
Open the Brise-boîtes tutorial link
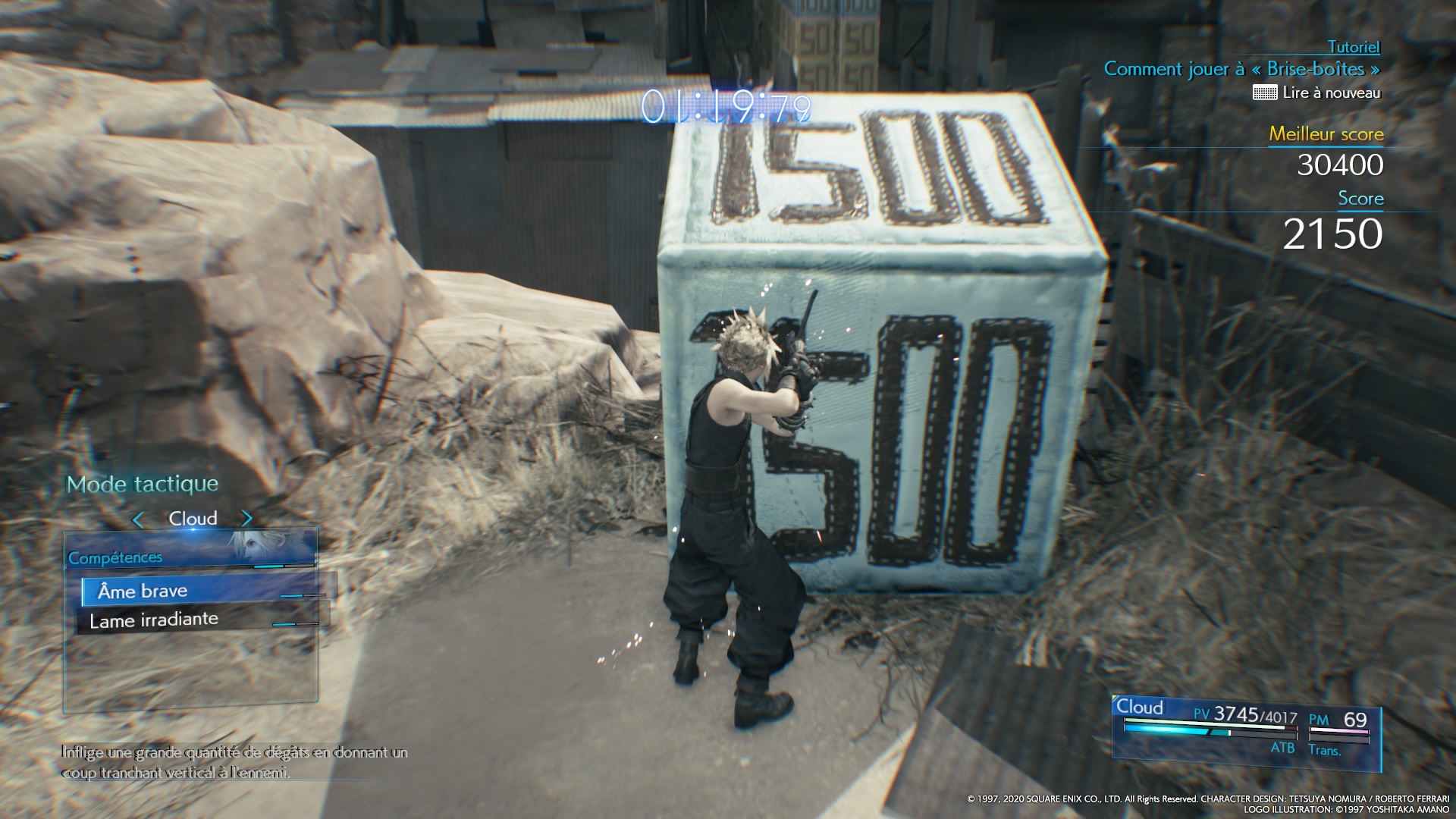(1241, 69)
